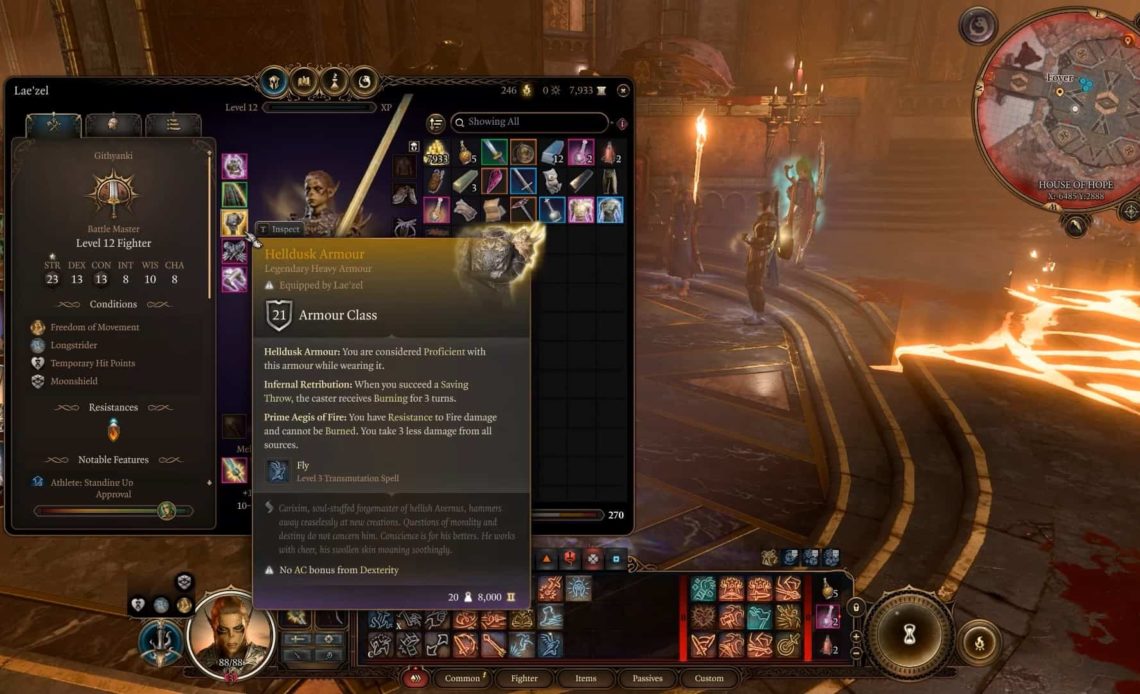Screen dimensions: 1140x694
Task: Open the third character sheet tab with list icon
Action: [x=173, y=124]
